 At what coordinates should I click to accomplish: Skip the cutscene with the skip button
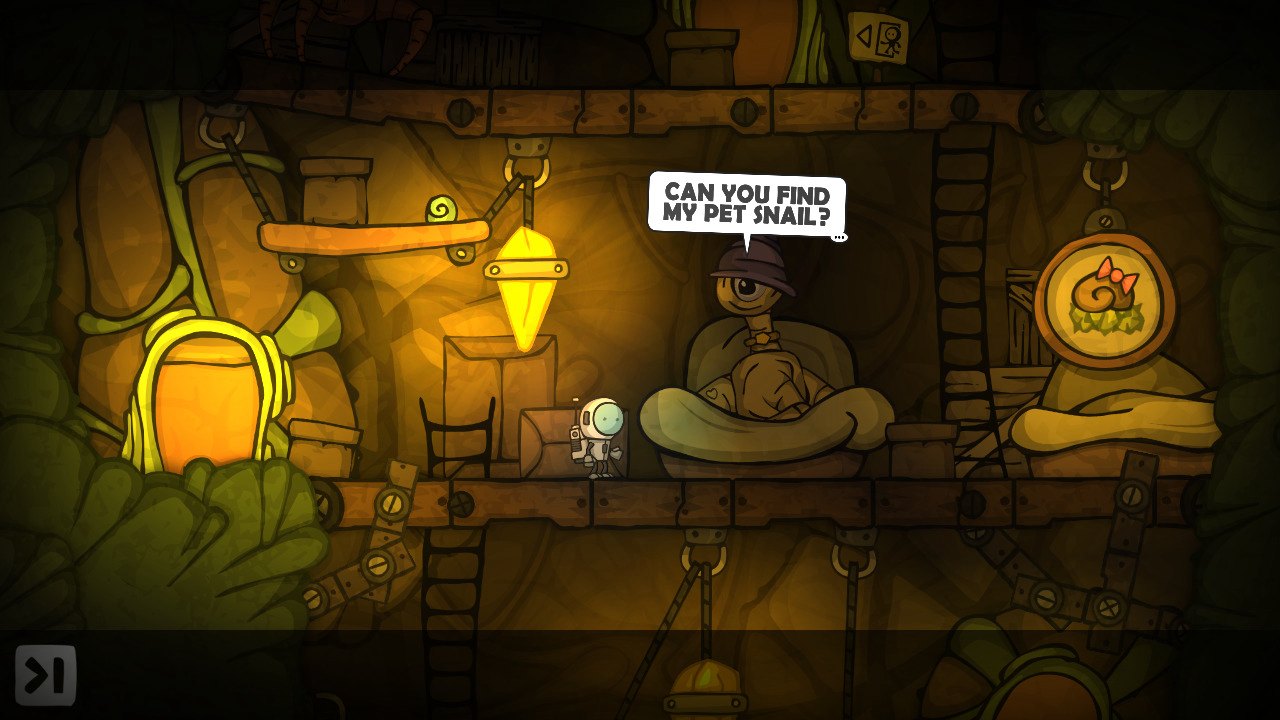click(45, 675)
